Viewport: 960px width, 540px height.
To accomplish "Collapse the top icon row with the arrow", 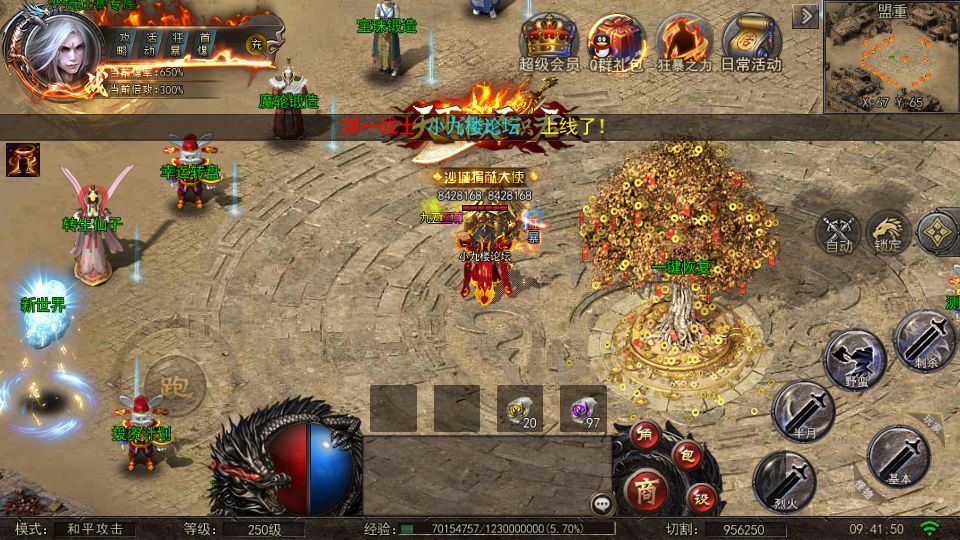I will point(806,16).
